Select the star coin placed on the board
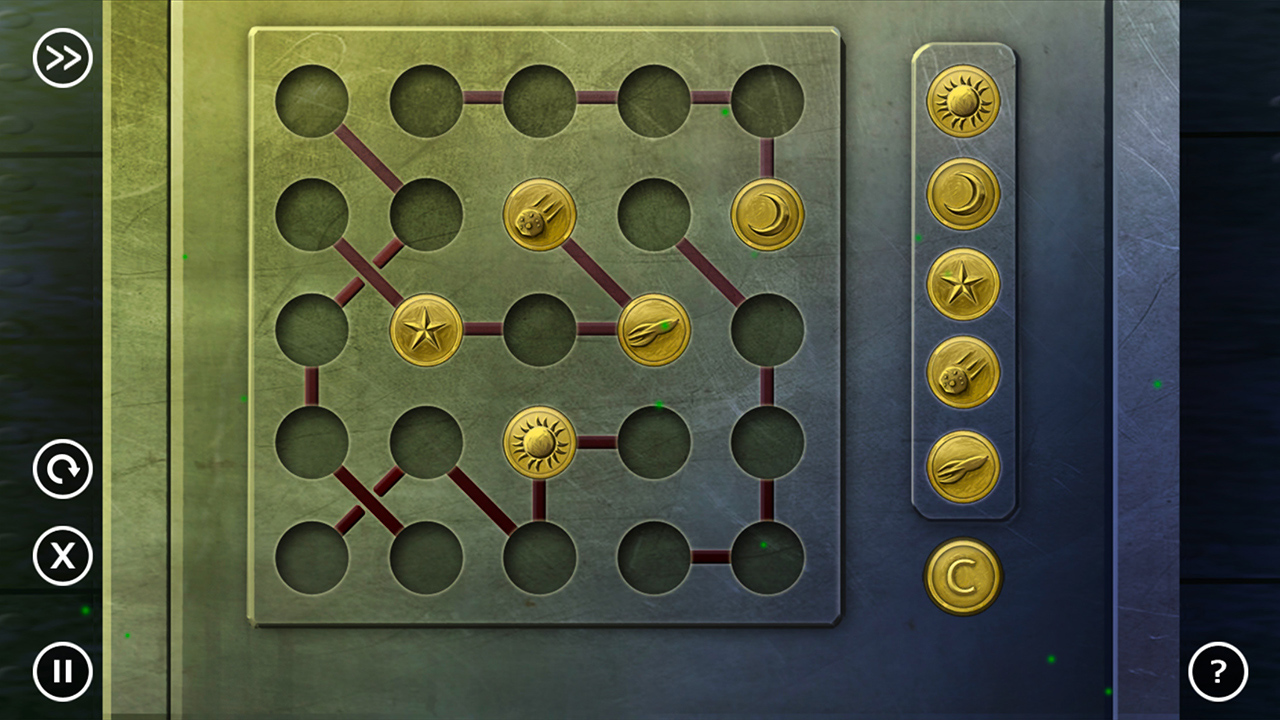 pyautogui.click(x=428, y=330)
